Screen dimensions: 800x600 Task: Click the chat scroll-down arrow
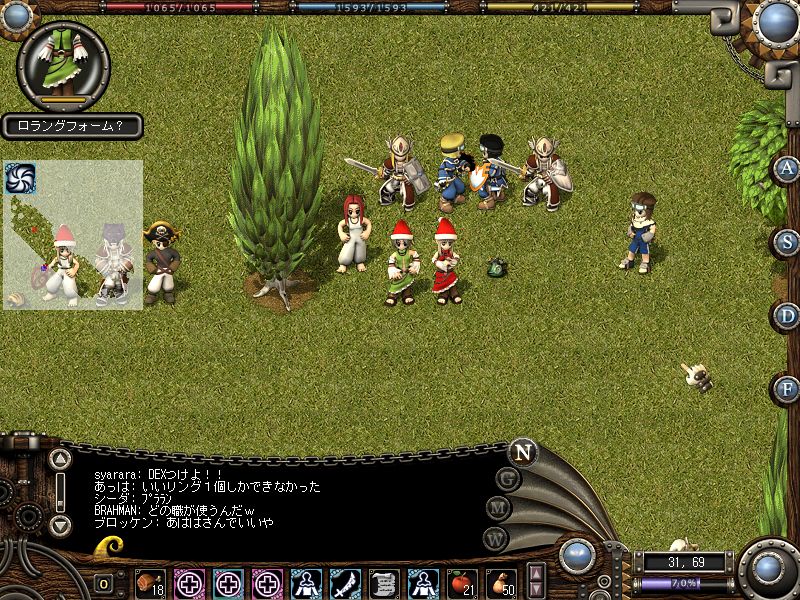pos(60,524)
